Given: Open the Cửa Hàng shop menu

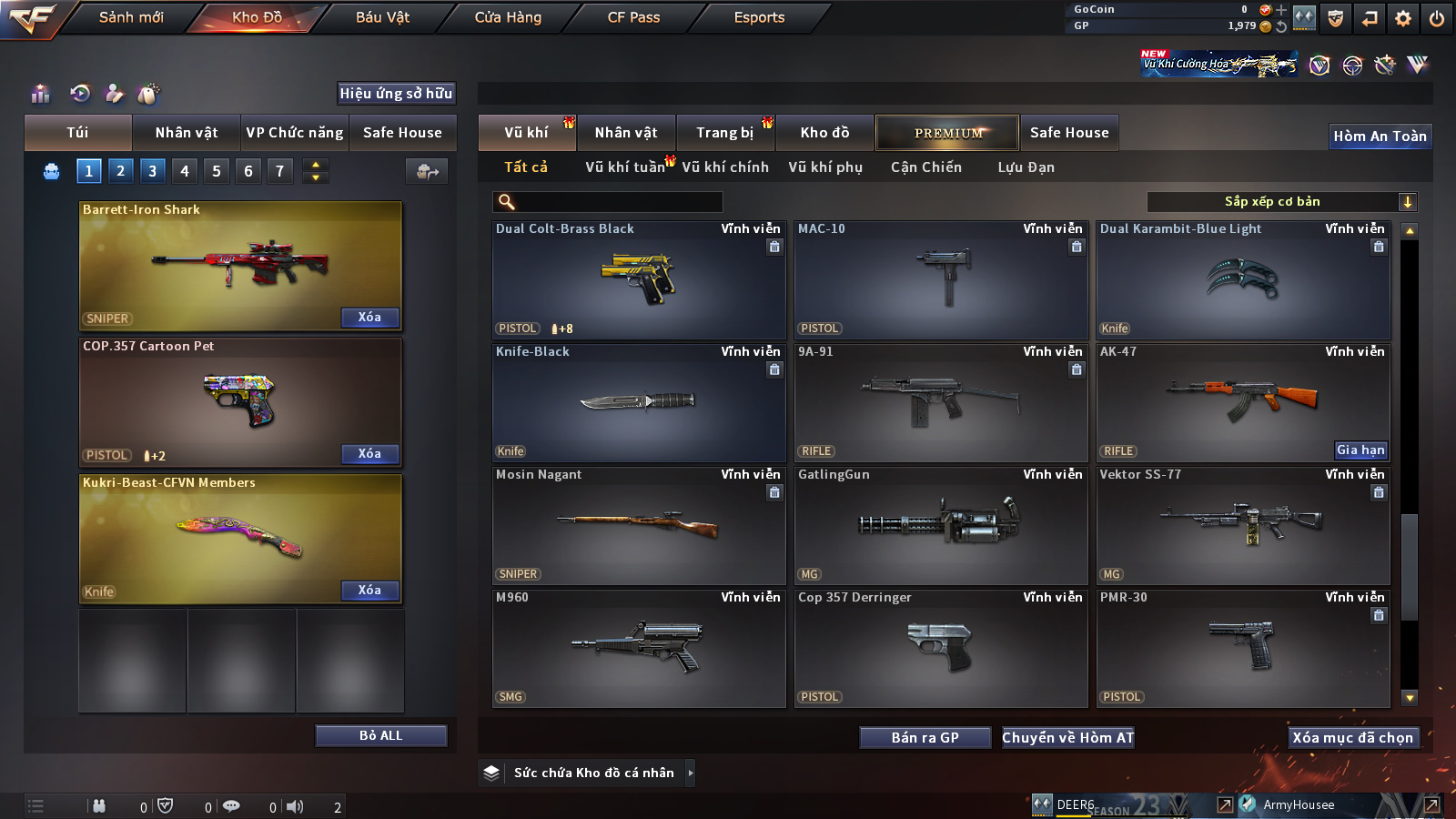Looking at the screenshot, I should pyautogui.click(x=508, y=17).
